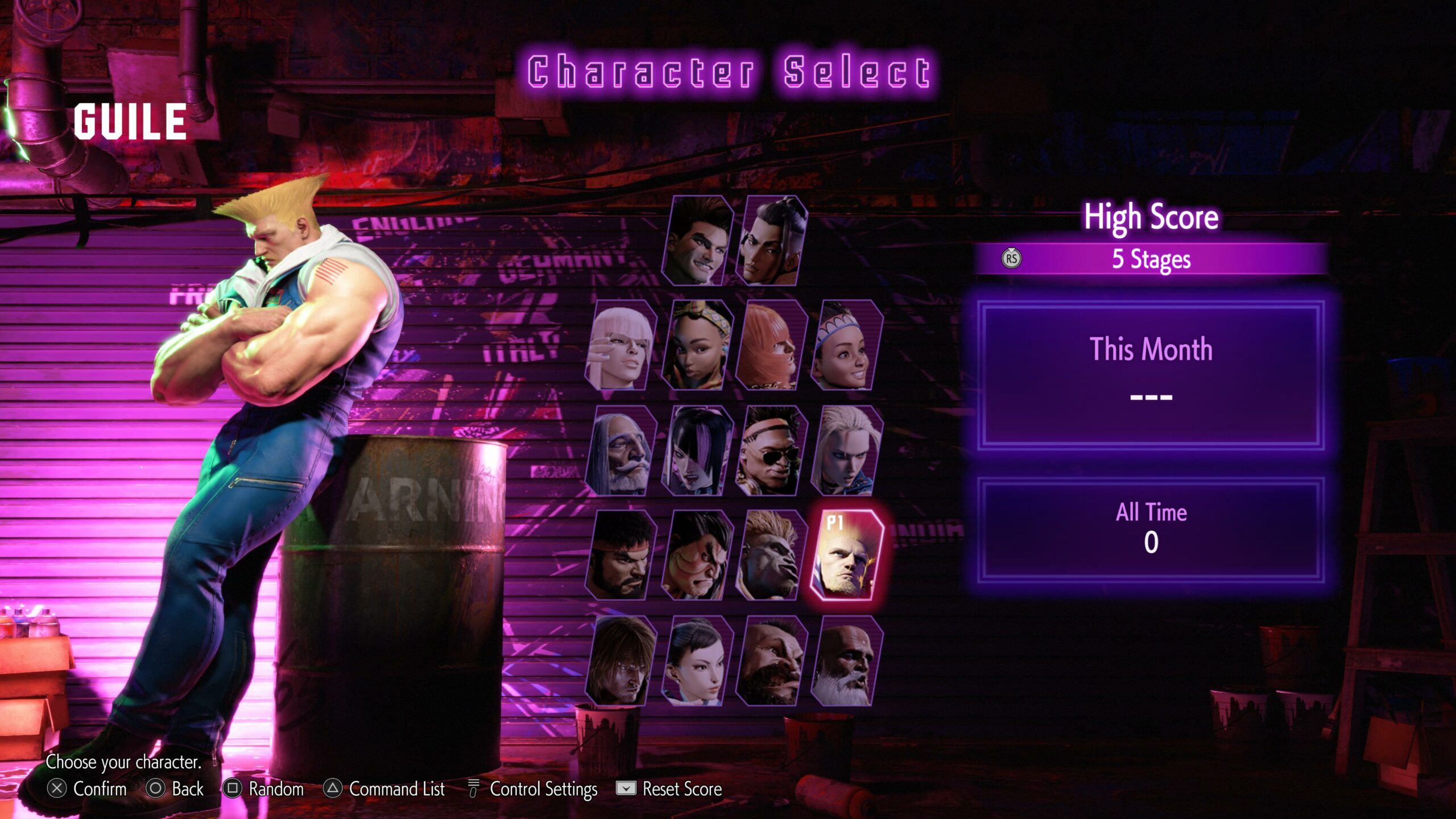Choose Ken's portrait tile
The height and width of the screenshot is (819, 1456).
[x=621, y=661]
